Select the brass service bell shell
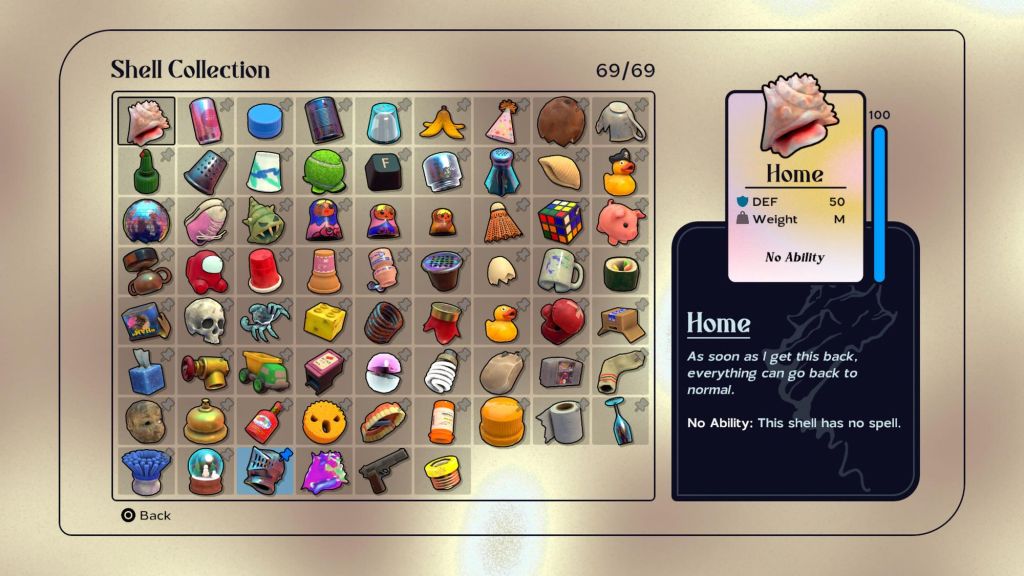This screenshot has height=576, width=1024. (205, 421)
